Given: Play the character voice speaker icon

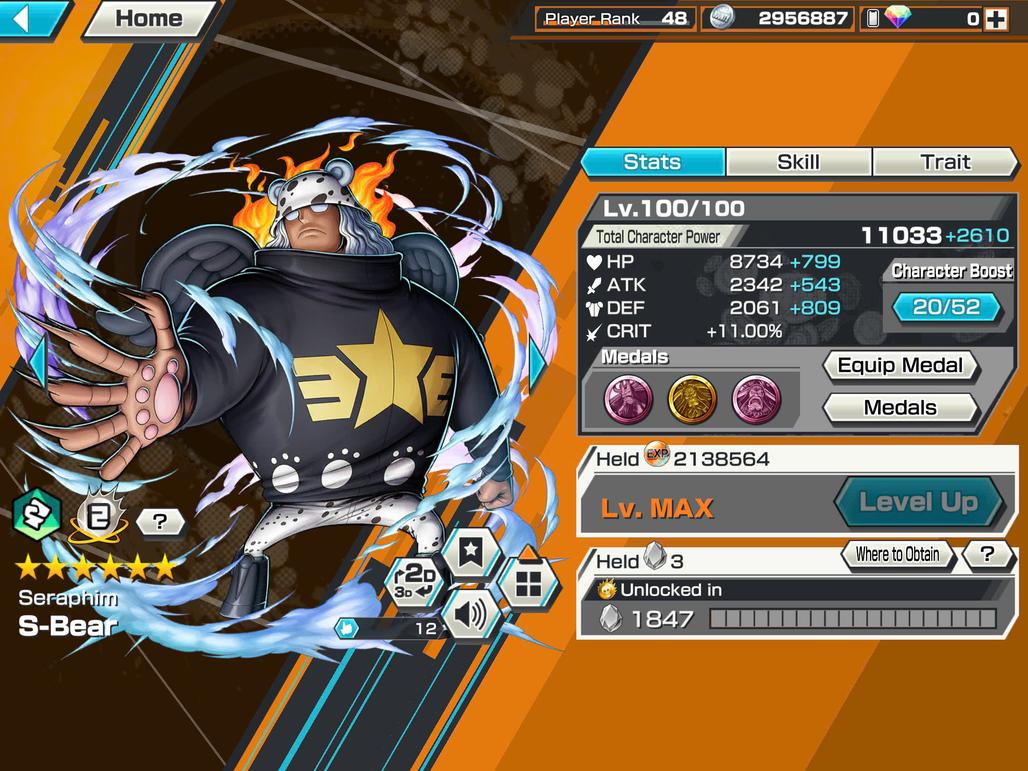Looking at the screenshot, I should (469, 616).
